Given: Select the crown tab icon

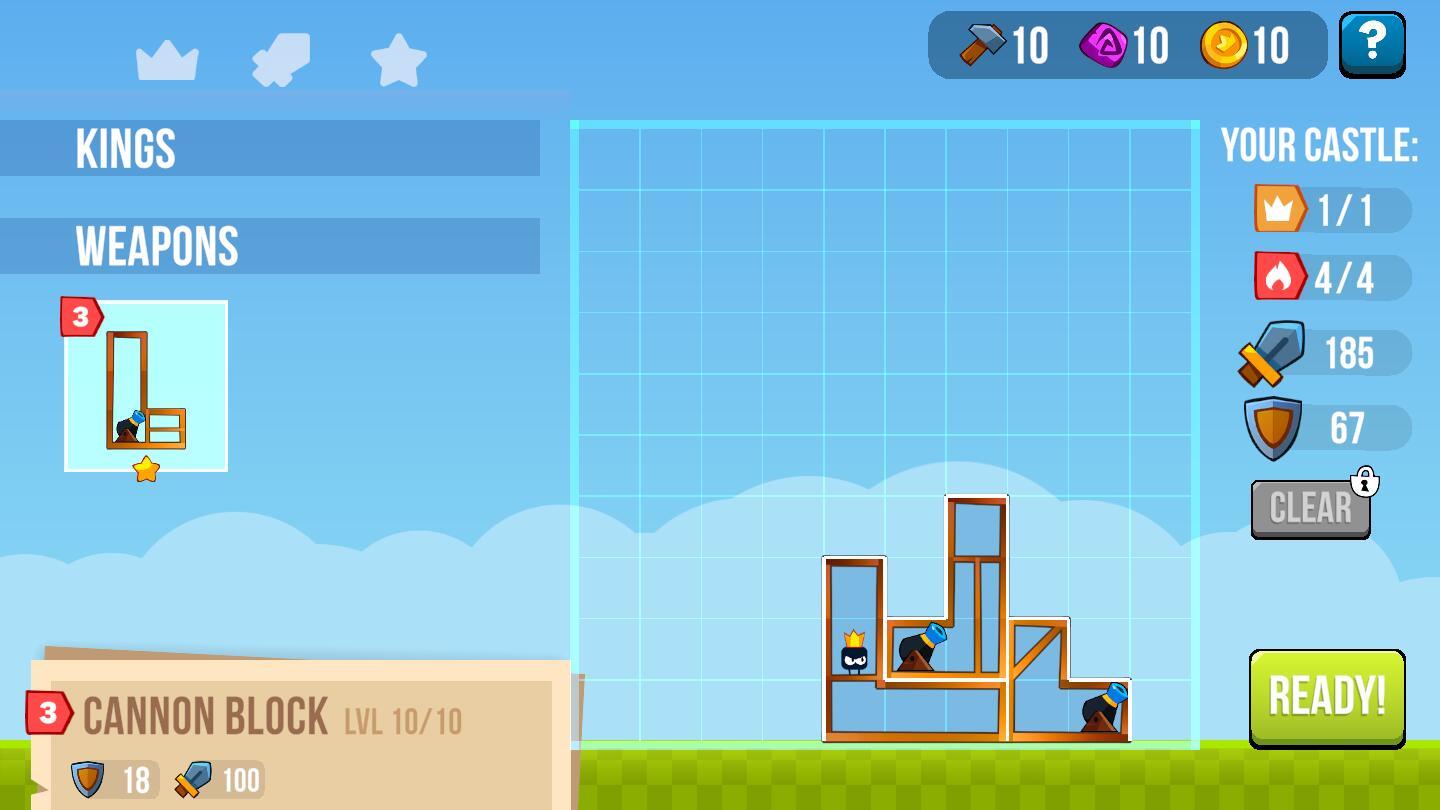Looking at the screenshot, I should (x=167, y=60).
